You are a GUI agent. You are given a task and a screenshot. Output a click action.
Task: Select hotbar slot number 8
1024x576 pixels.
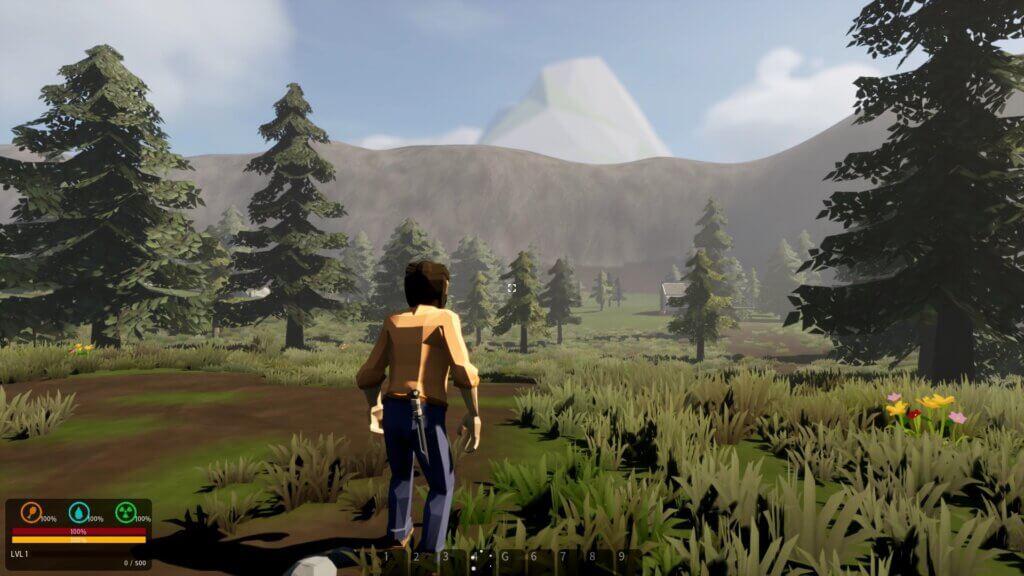point(592,558)
